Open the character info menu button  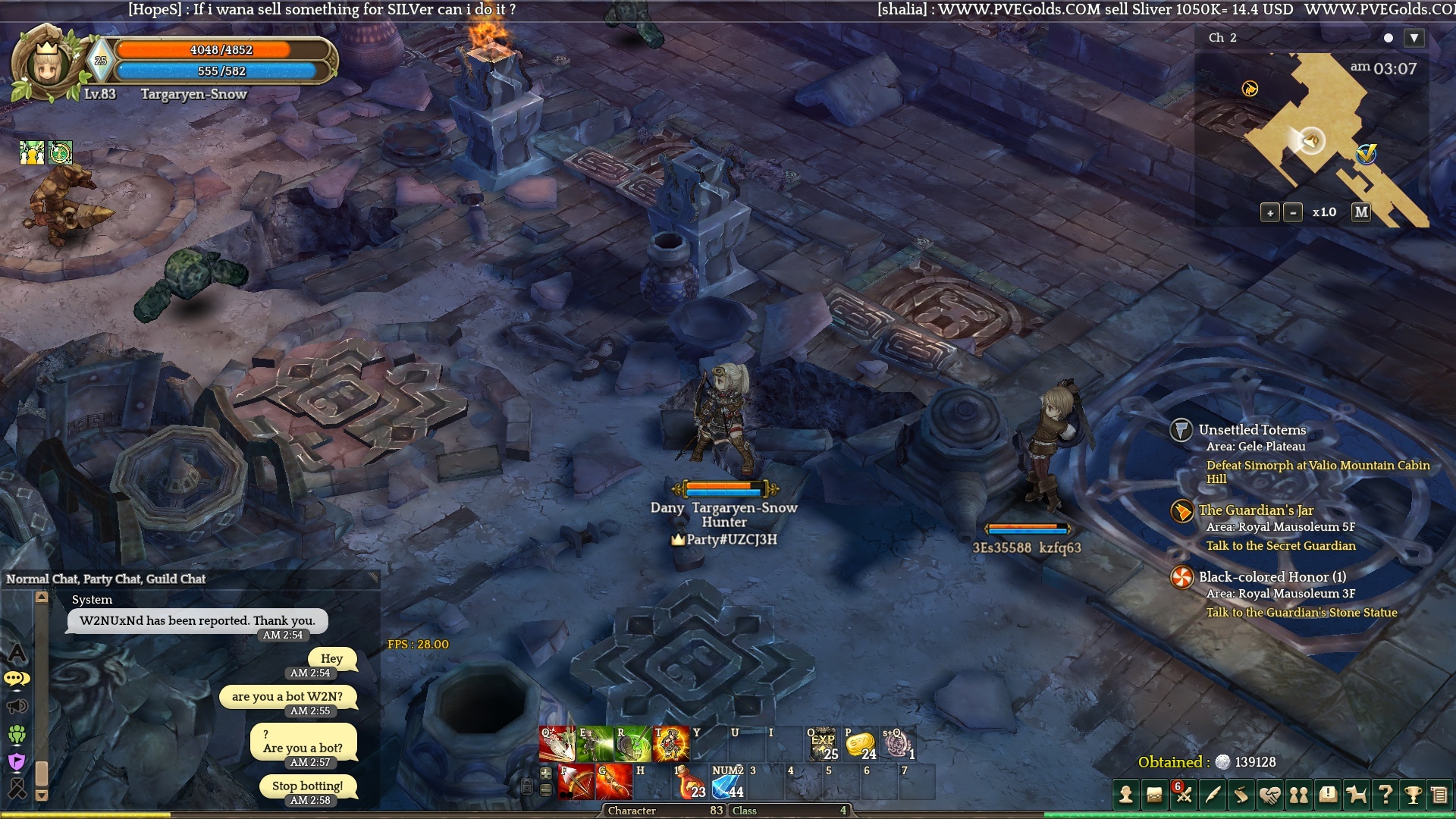tap(1126, 795)
